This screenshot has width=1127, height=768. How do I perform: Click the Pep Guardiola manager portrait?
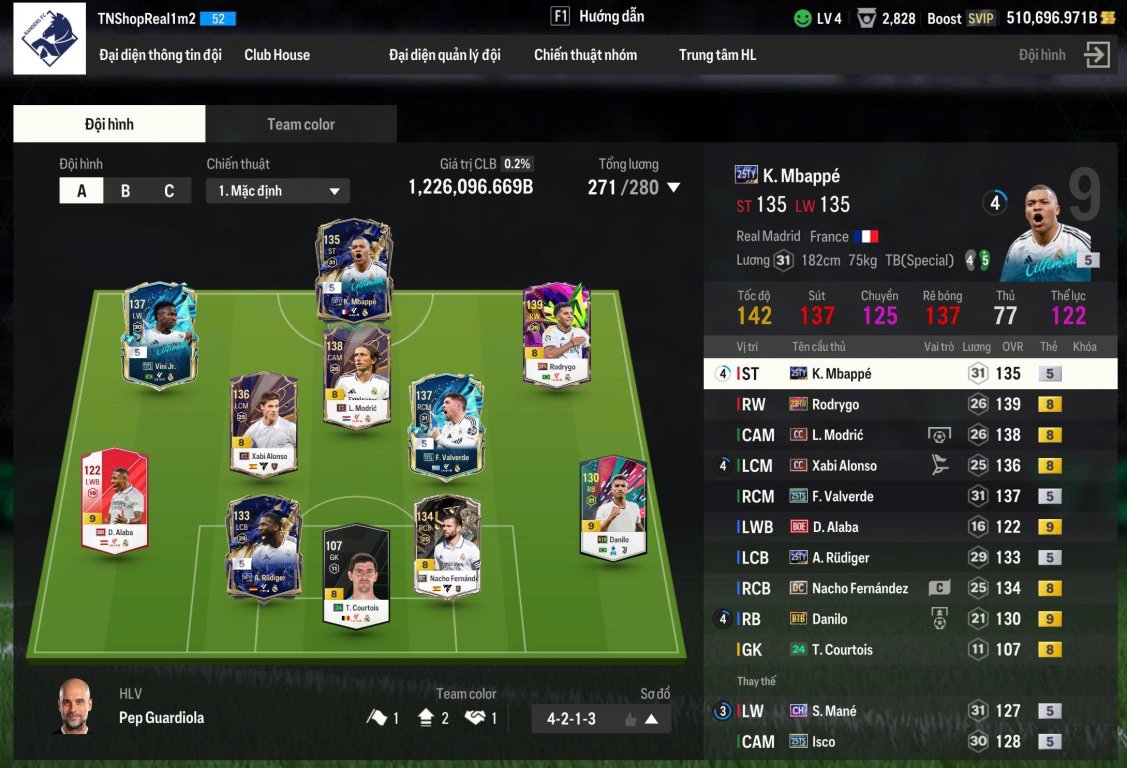(x=73, y=706)
